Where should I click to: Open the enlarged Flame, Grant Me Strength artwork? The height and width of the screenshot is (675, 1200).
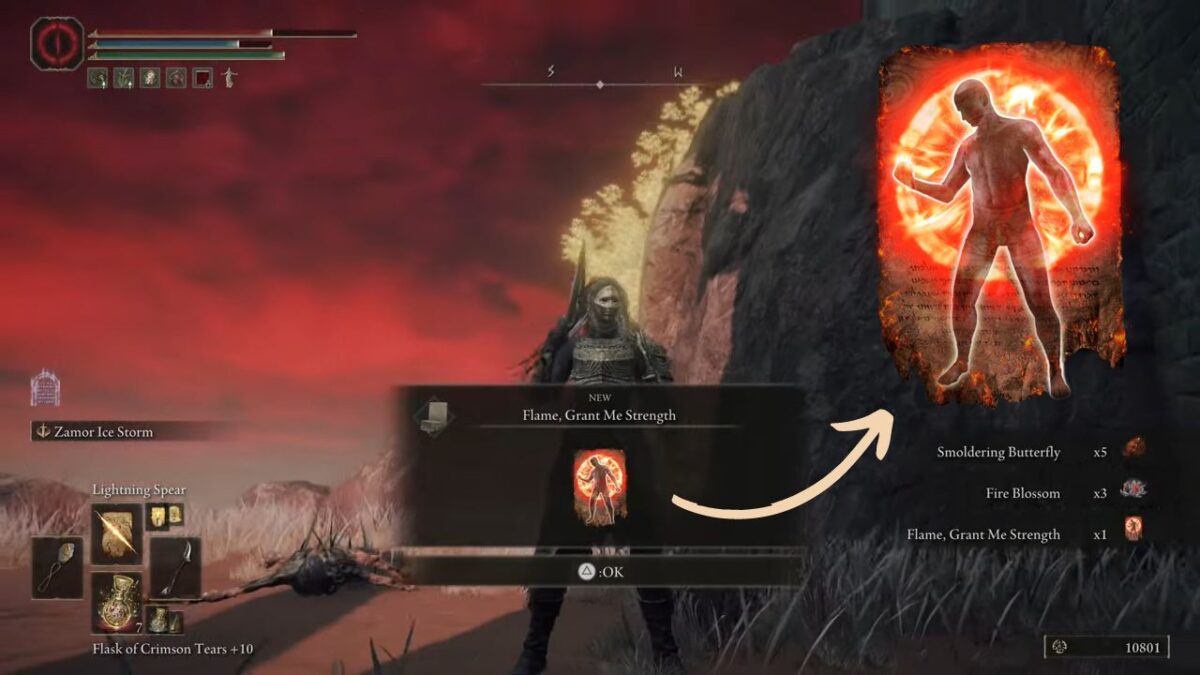click(x=1002, y=222)
